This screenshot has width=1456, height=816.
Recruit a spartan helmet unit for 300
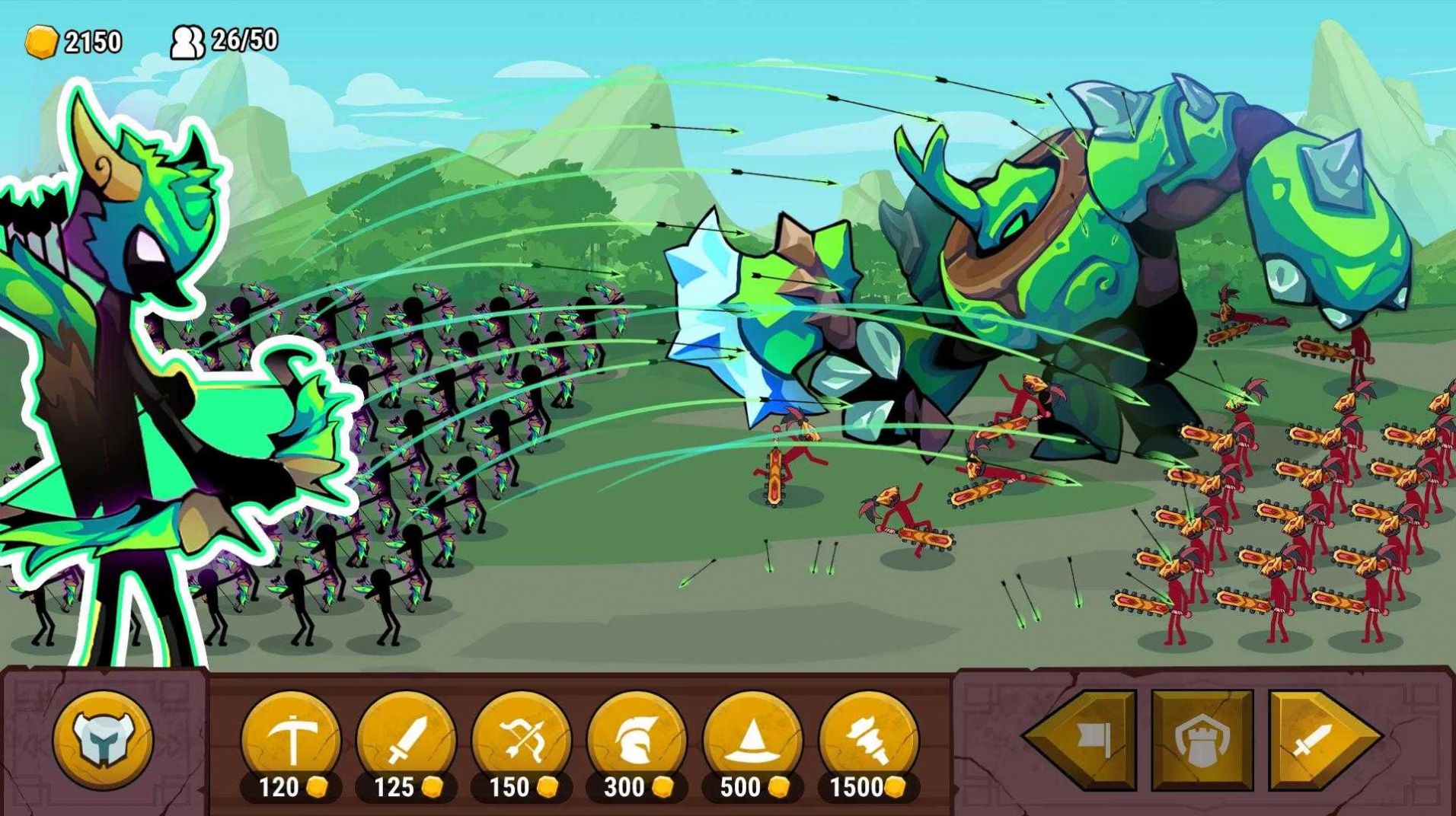[x=637, y=740]
